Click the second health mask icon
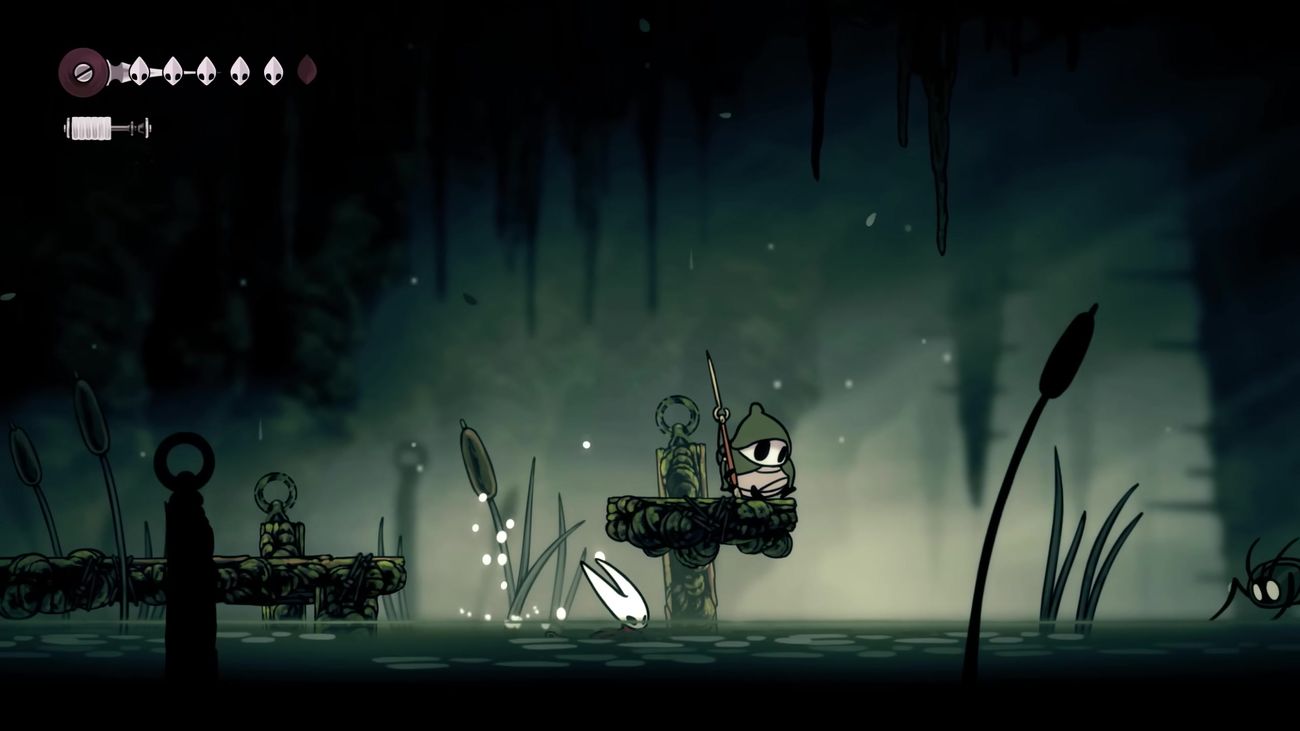Screen dimensions: 1300x731 [x=172, y=70]
